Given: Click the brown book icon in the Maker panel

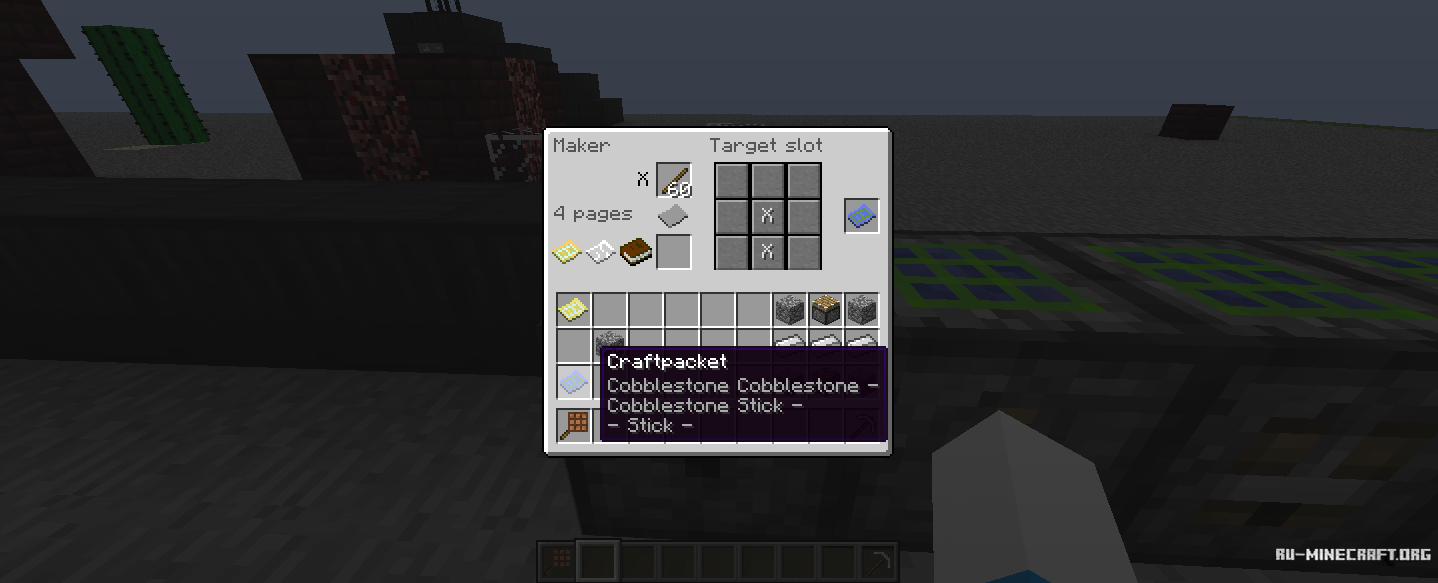Looking at the screenshot, I should [635, 252].
